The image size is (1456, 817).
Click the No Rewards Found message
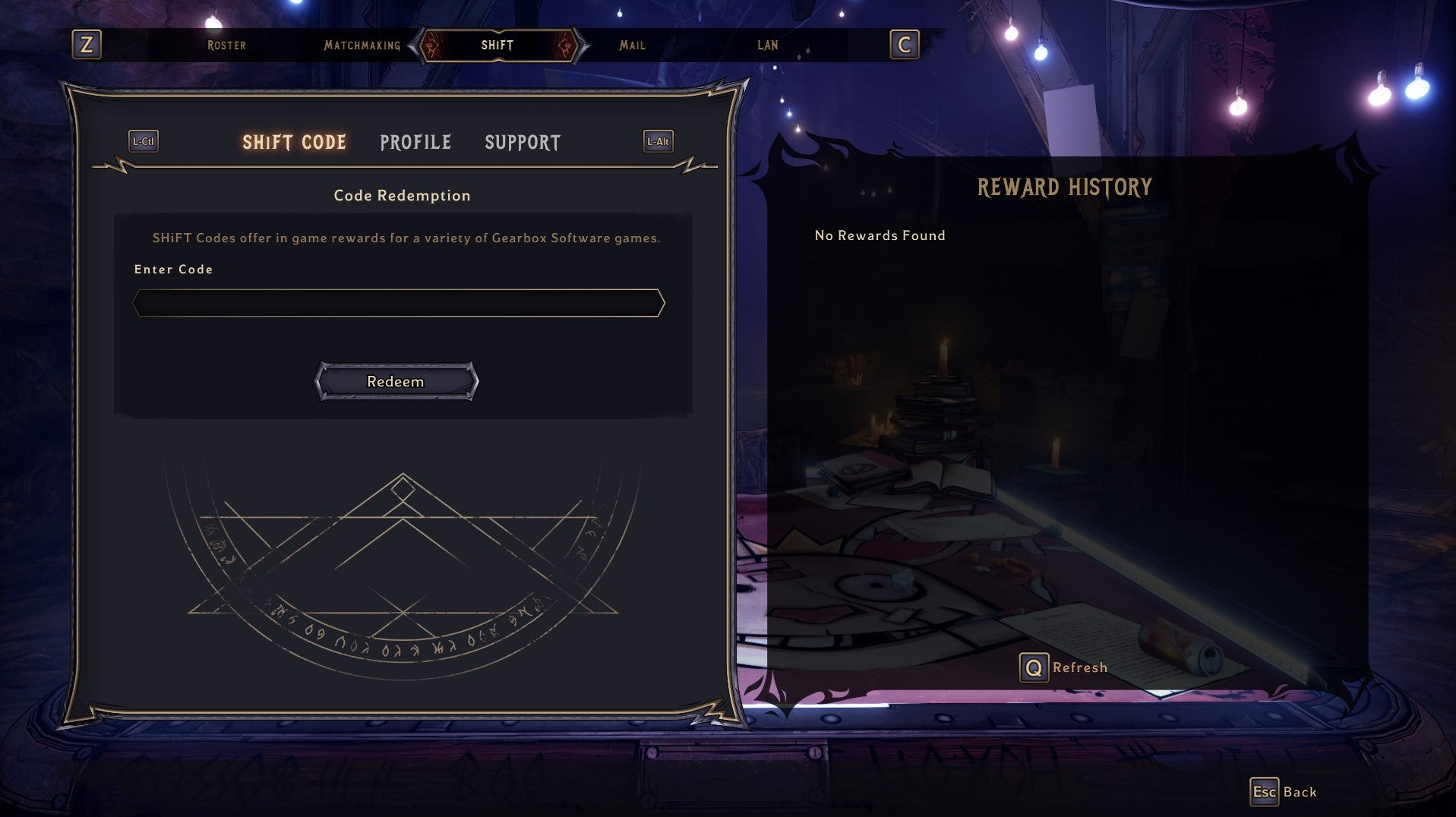(879, 235)
